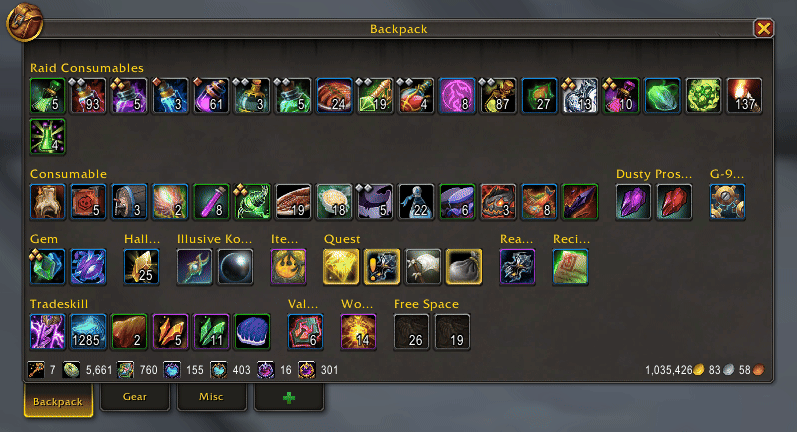This screenshot has height=432, width=797.
Task: Choose the pink potion stack of 61
Action: point(211,96)
